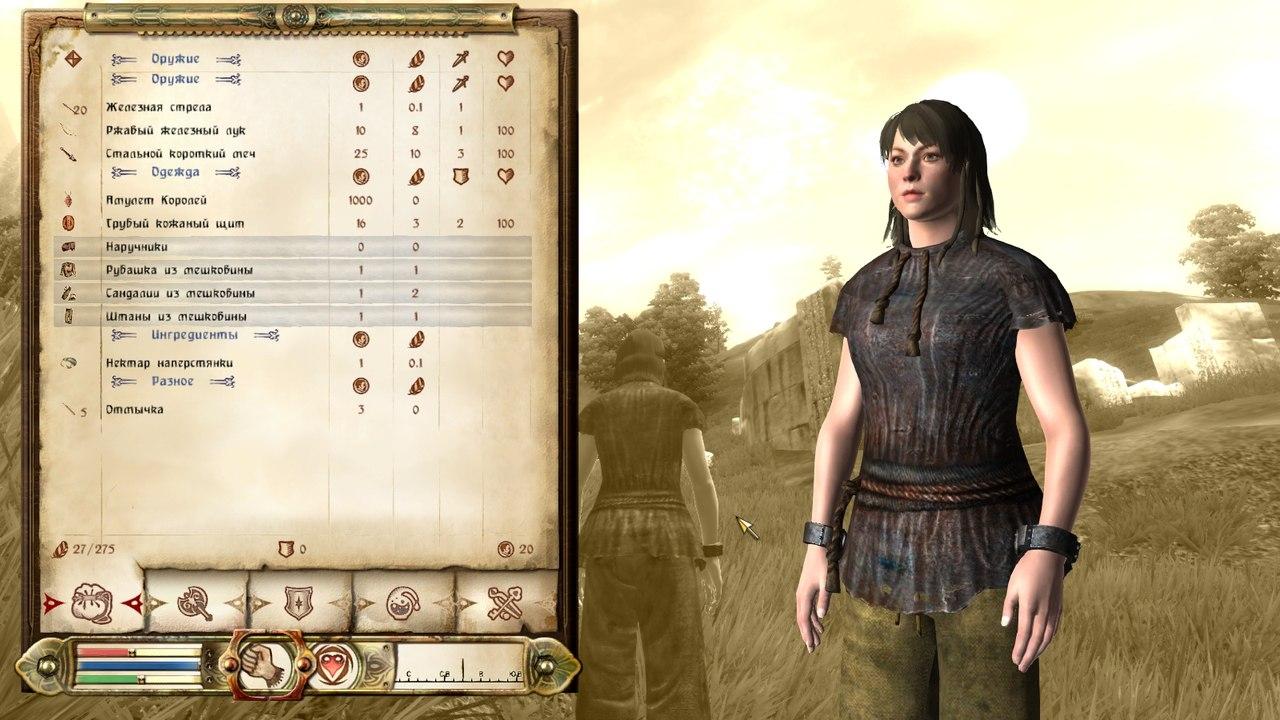Screen dimensions: 1280x720
Task: Select the Отмычка lockpick row
Action: (x=135, y=410)
